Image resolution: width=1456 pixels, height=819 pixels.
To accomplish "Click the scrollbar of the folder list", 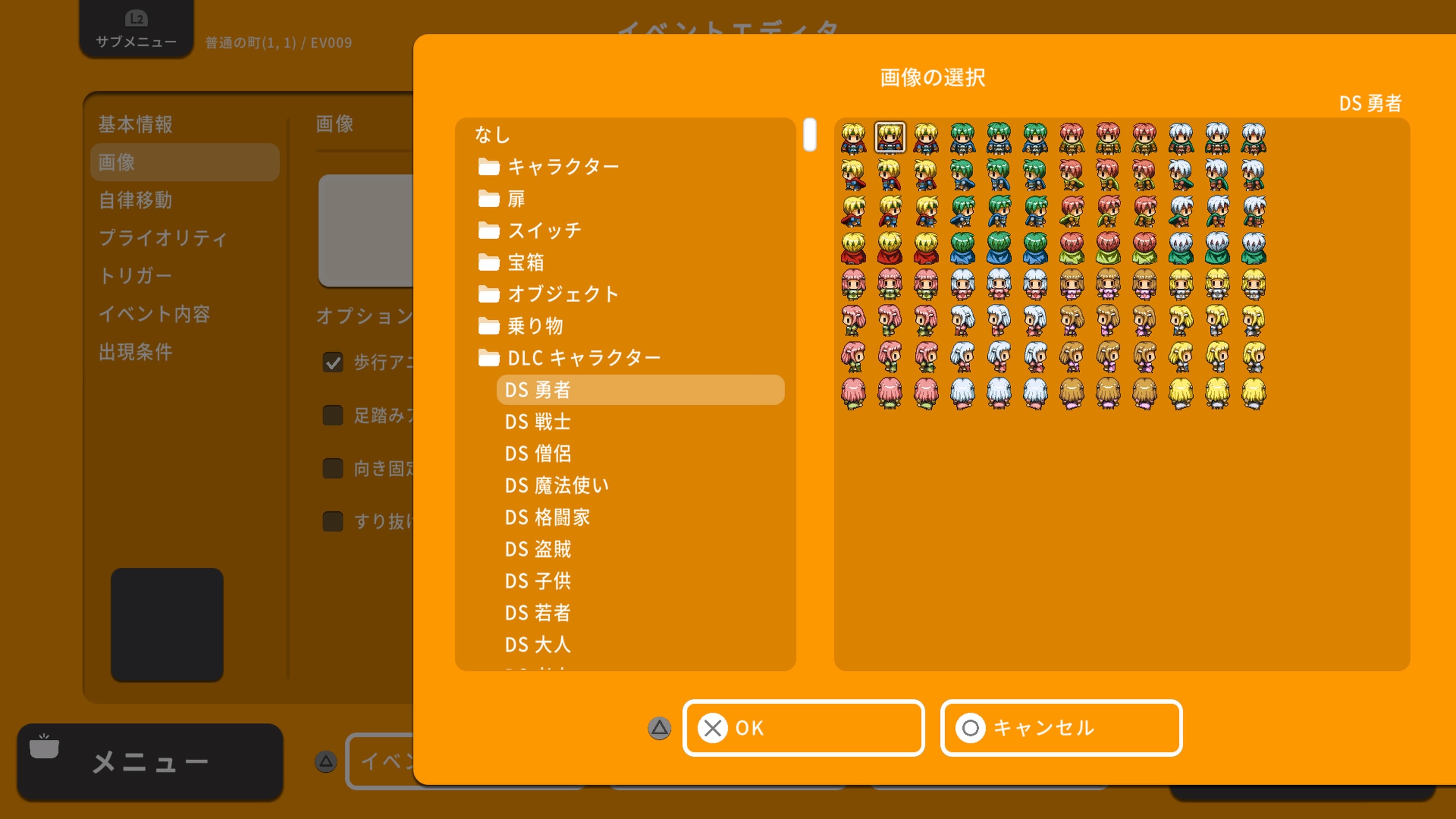I will pos(810,136).
